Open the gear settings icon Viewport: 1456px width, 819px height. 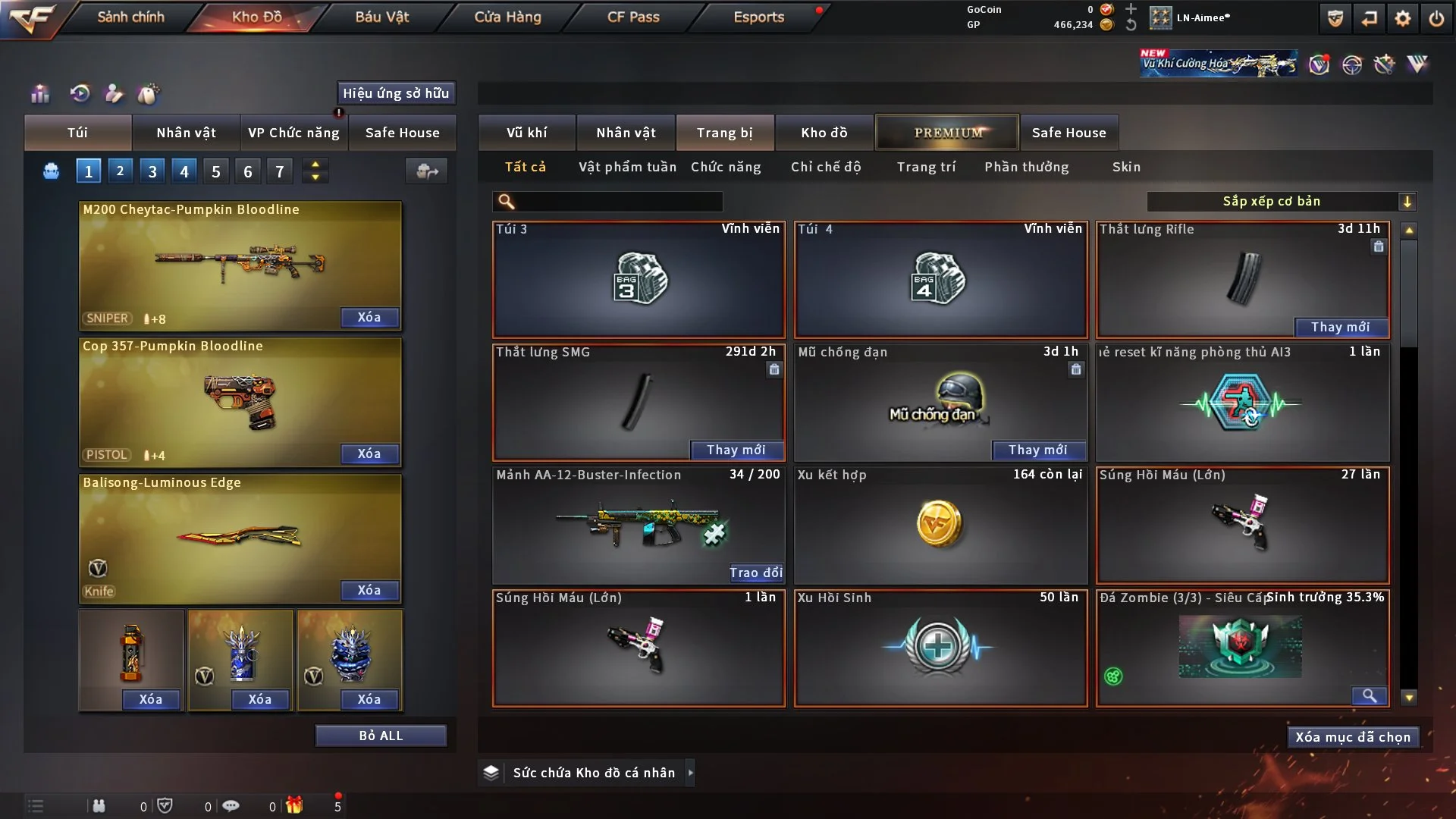pos(1403,18)
